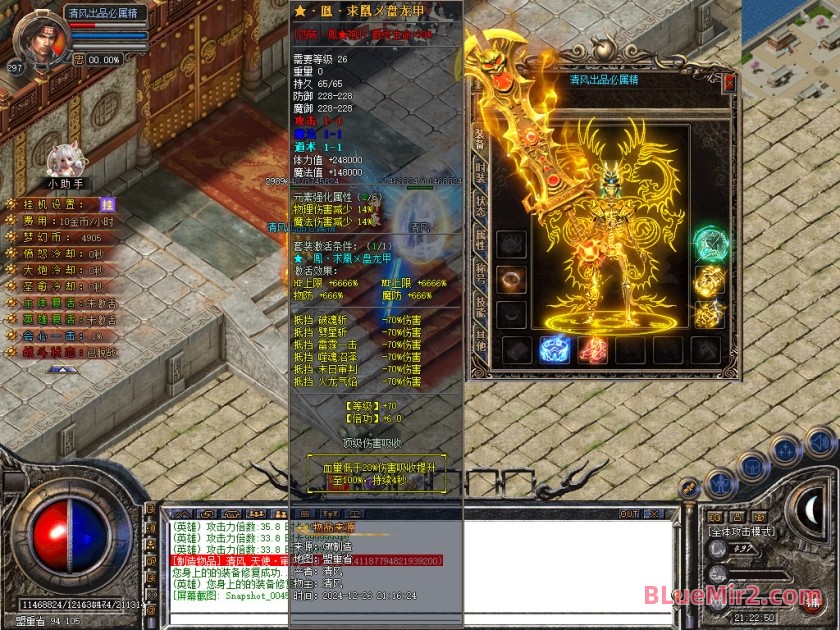The image size is (840, 630).
Task: Toggle the 挂 auto-battle button
Action: click(107, 204)
